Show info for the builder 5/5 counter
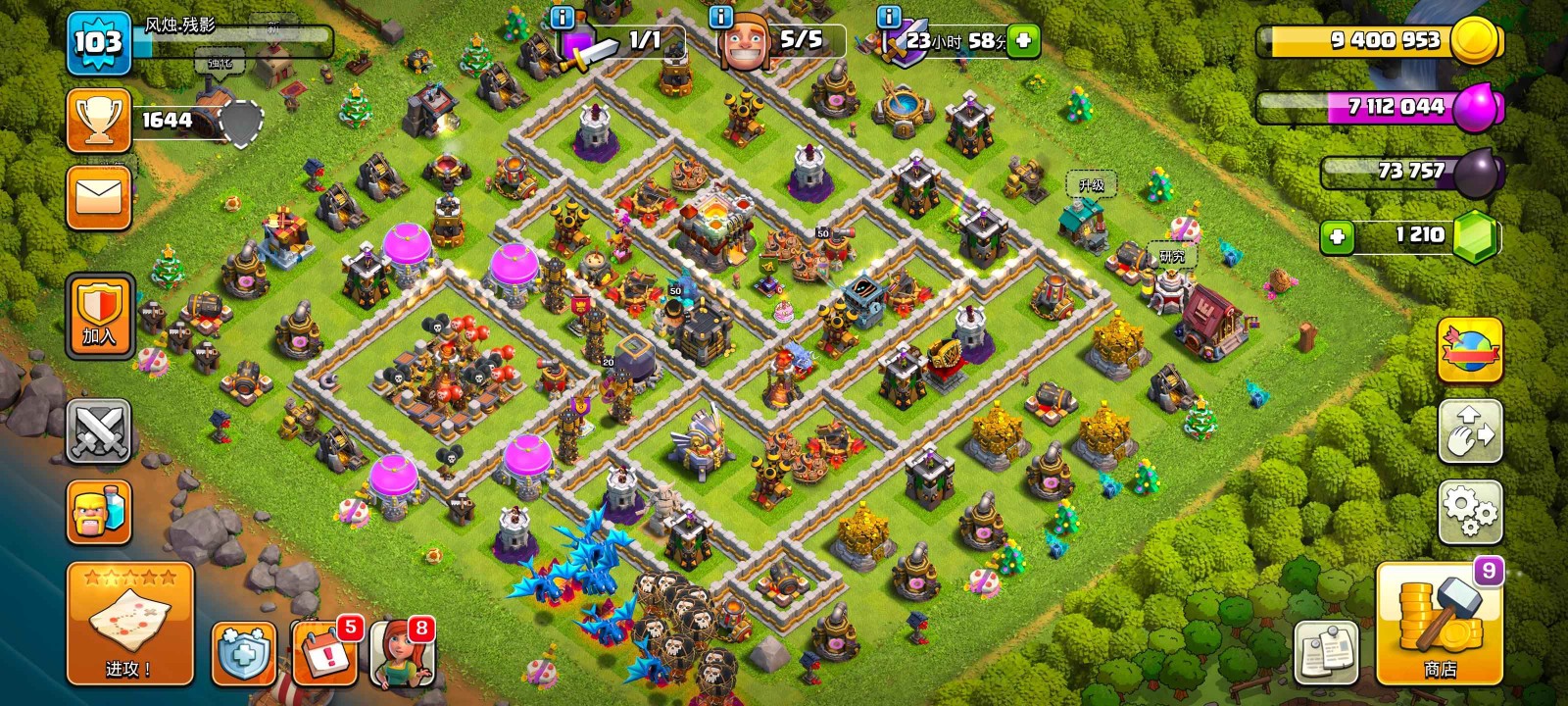The image size is (1568, 706). pyautogui.click(x=720, y=17)
